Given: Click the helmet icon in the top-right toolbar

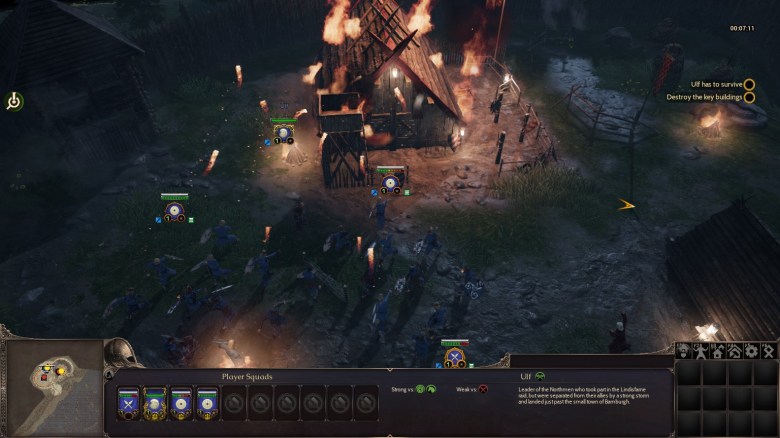Looking at the screenshot, I should (684, 351).
